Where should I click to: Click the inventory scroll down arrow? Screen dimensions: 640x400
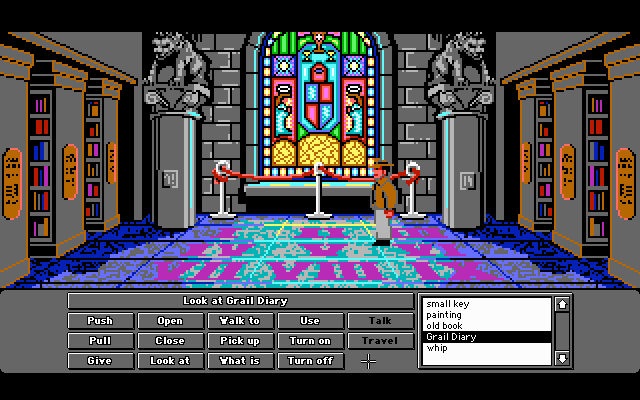(x=562, y=358)
